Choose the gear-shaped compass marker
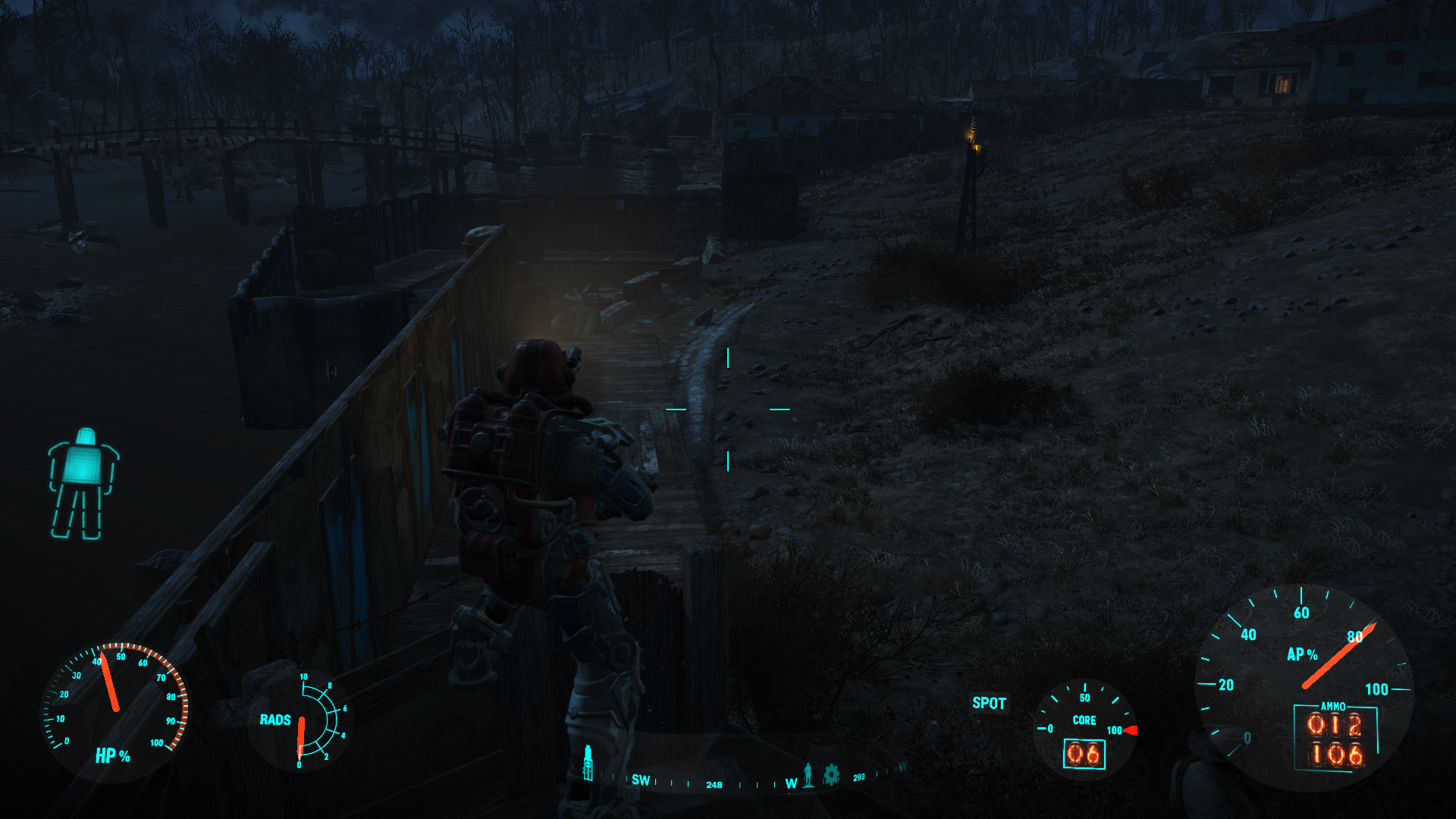Screen dimensions: 1456x819 click(x=831, y=774)
